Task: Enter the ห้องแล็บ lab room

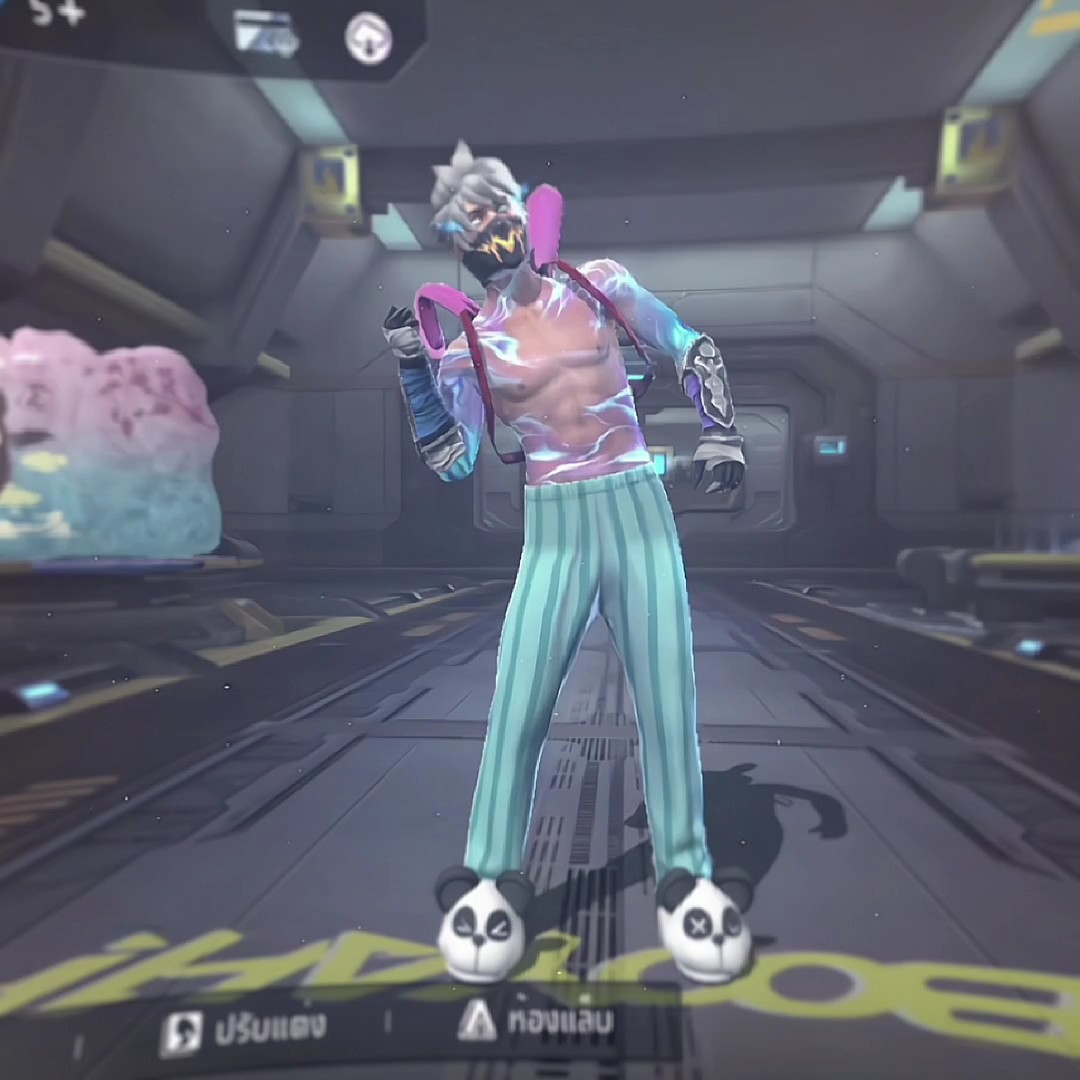Action: tap(537, 1022)
